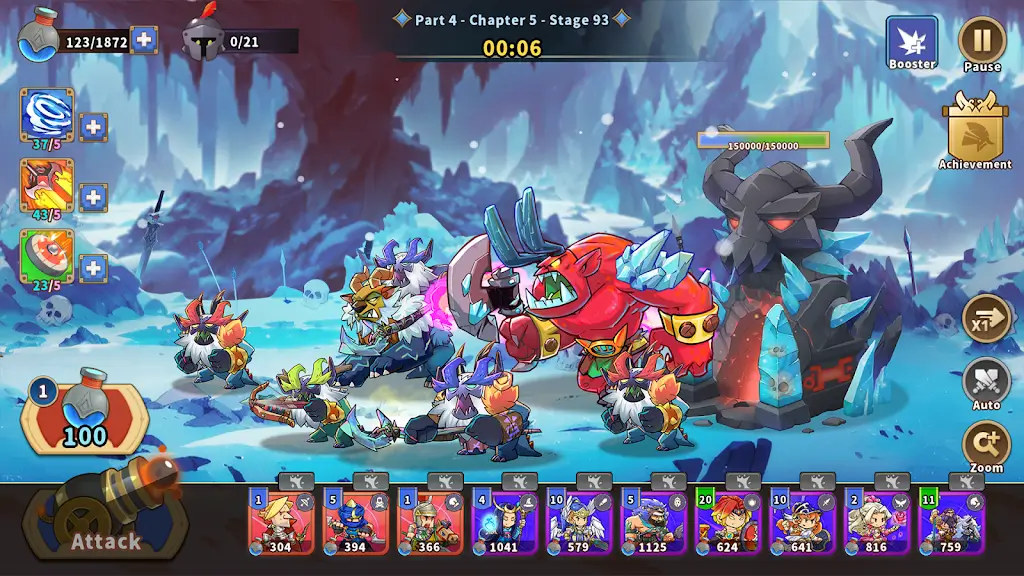The width and height of the screenshot is (1024, 576).
Task: Toggle the X1 battle speed
Action: click(986, 320)
